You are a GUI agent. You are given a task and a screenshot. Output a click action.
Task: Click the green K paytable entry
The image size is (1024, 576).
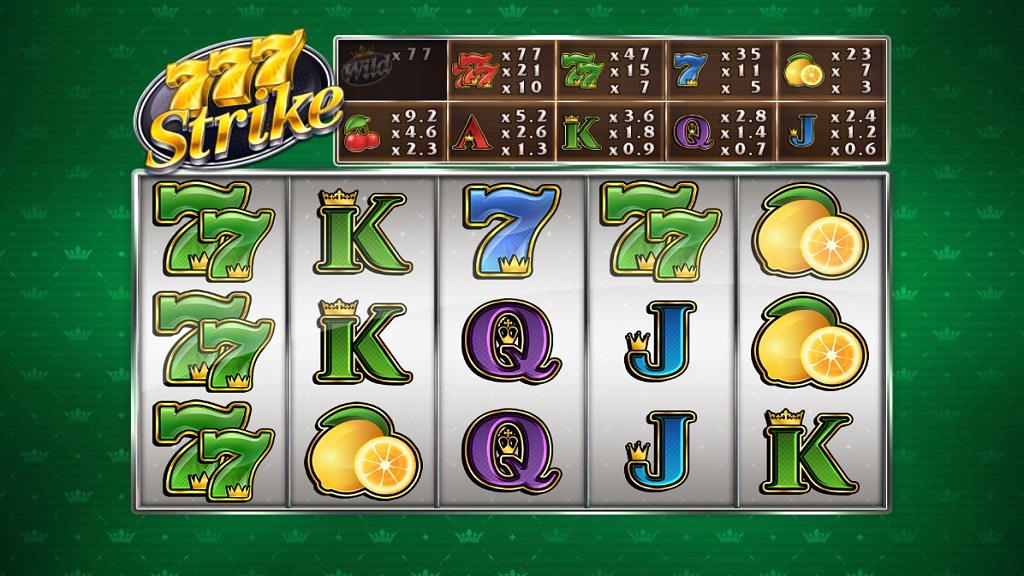pyautogui.click(x=611, y=132)
